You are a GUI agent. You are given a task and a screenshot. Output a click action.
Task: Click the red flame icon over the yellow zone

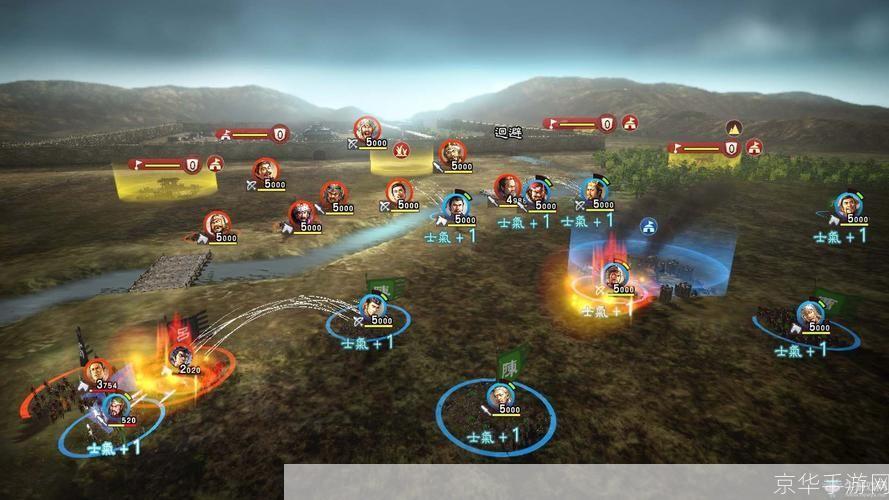pyautogui.click(x=403, y=150)
